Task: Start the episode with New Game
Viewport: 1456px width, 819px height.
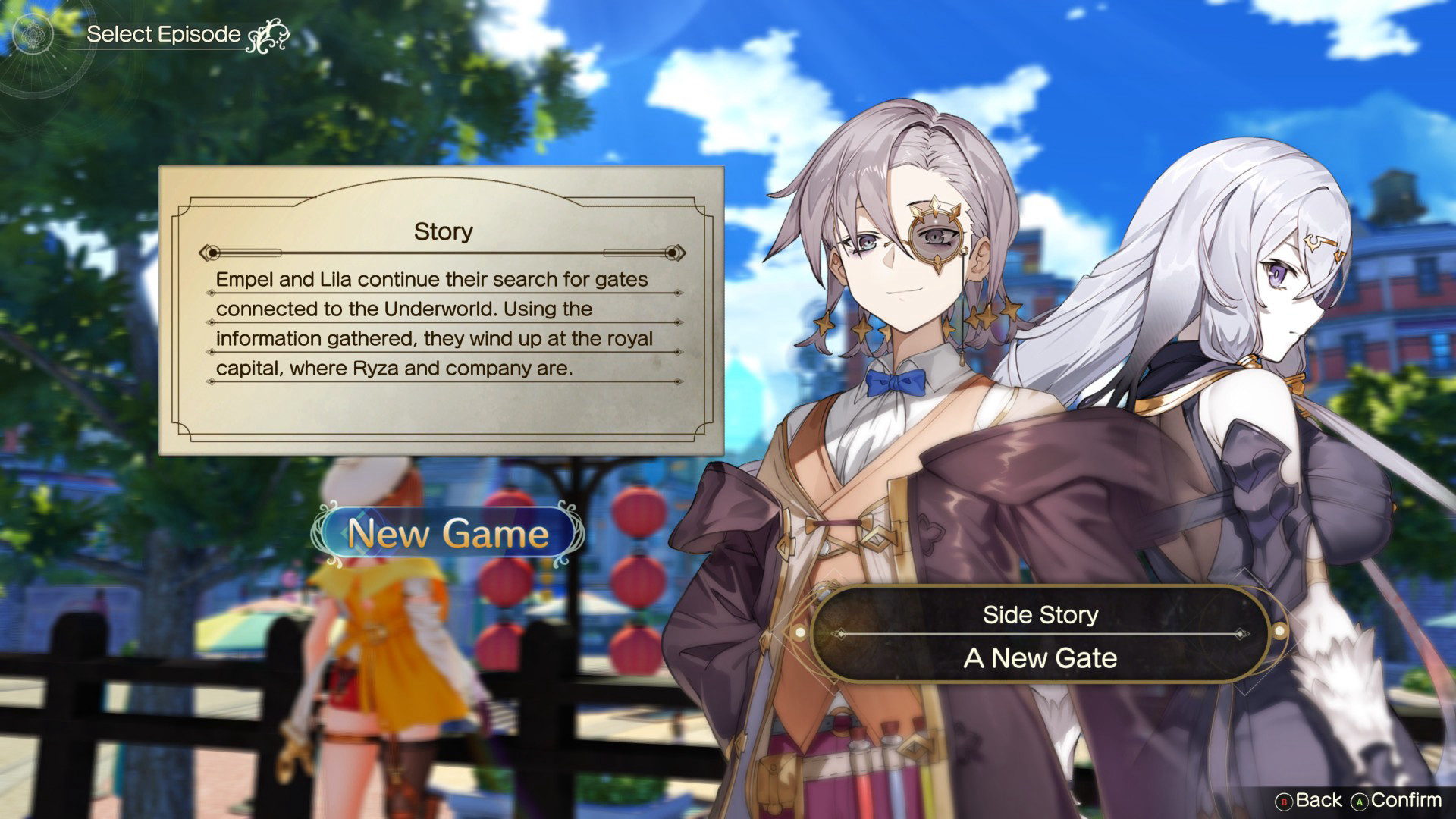Action: (x=448, y=534)
